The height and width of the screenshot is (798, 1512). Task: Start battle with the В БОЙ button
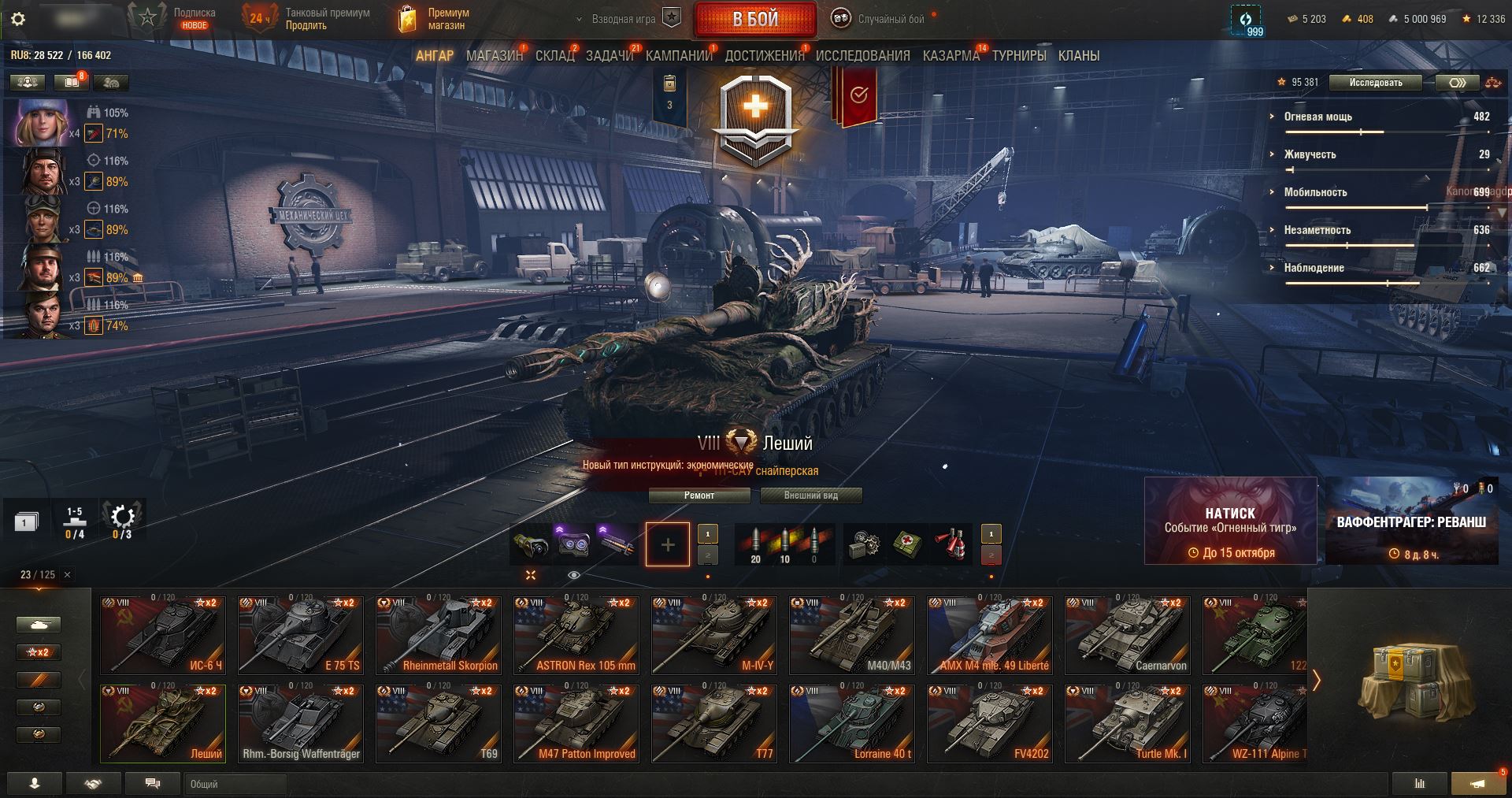coord(754,20)
